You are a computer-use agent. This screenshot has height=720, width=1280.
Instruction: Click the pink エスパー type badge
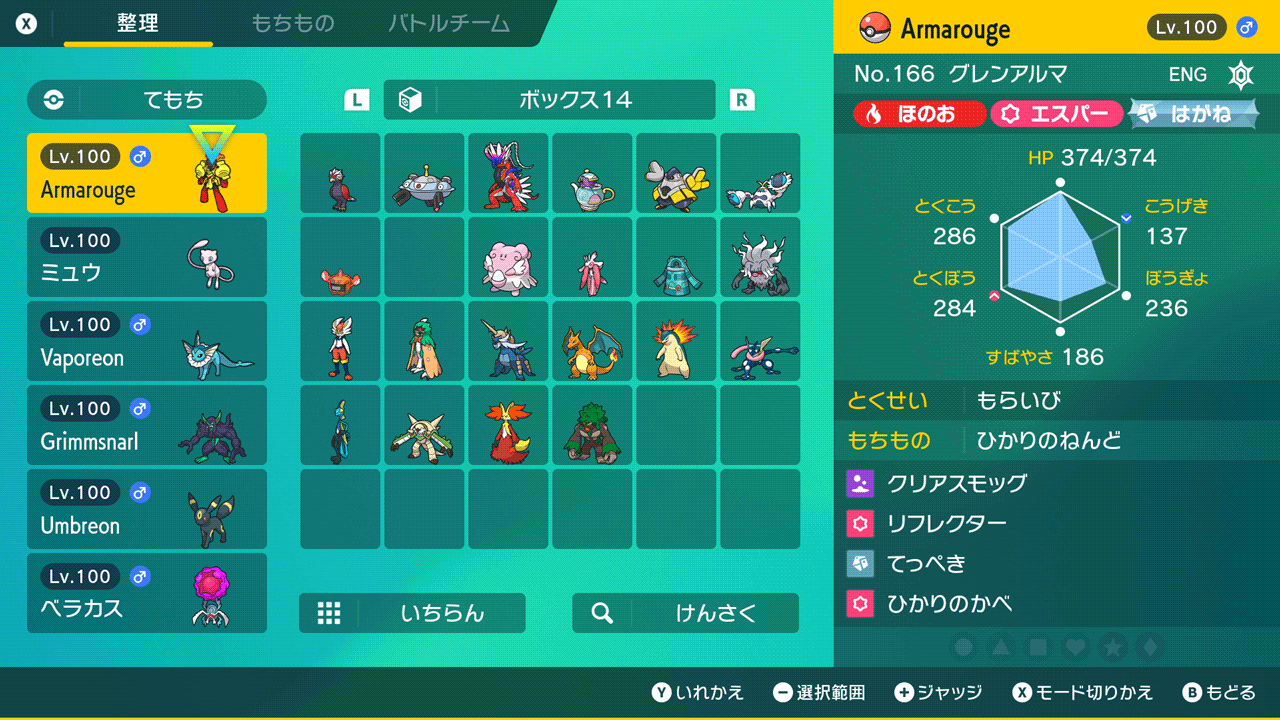(x=1057, y=113)
